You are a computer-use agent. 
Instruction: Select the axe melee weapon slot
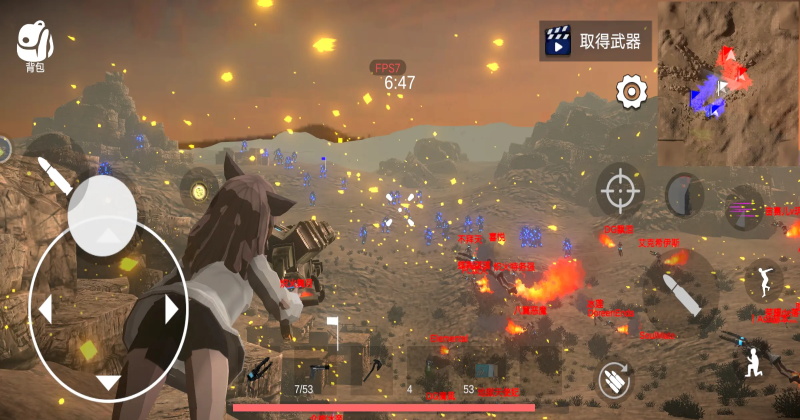[374, 368]
